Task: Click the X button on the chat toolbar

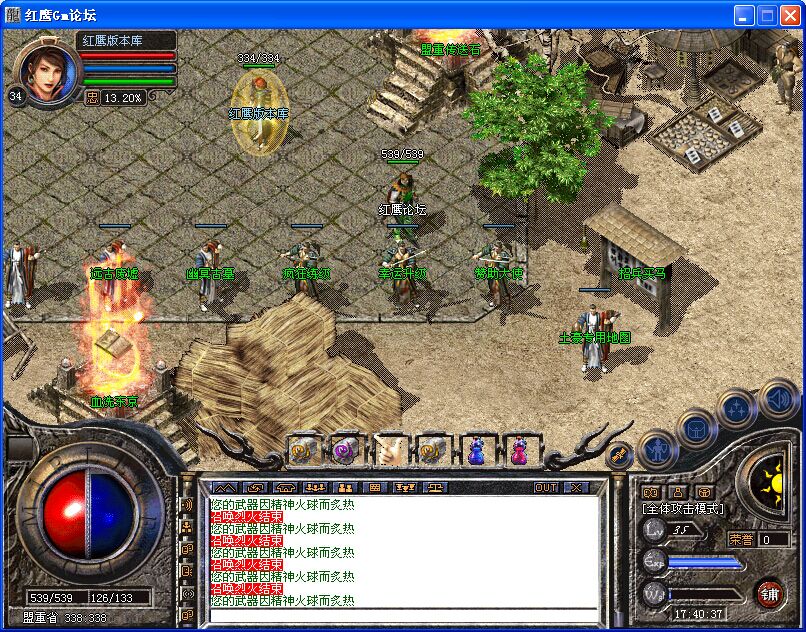Action: 575,487
